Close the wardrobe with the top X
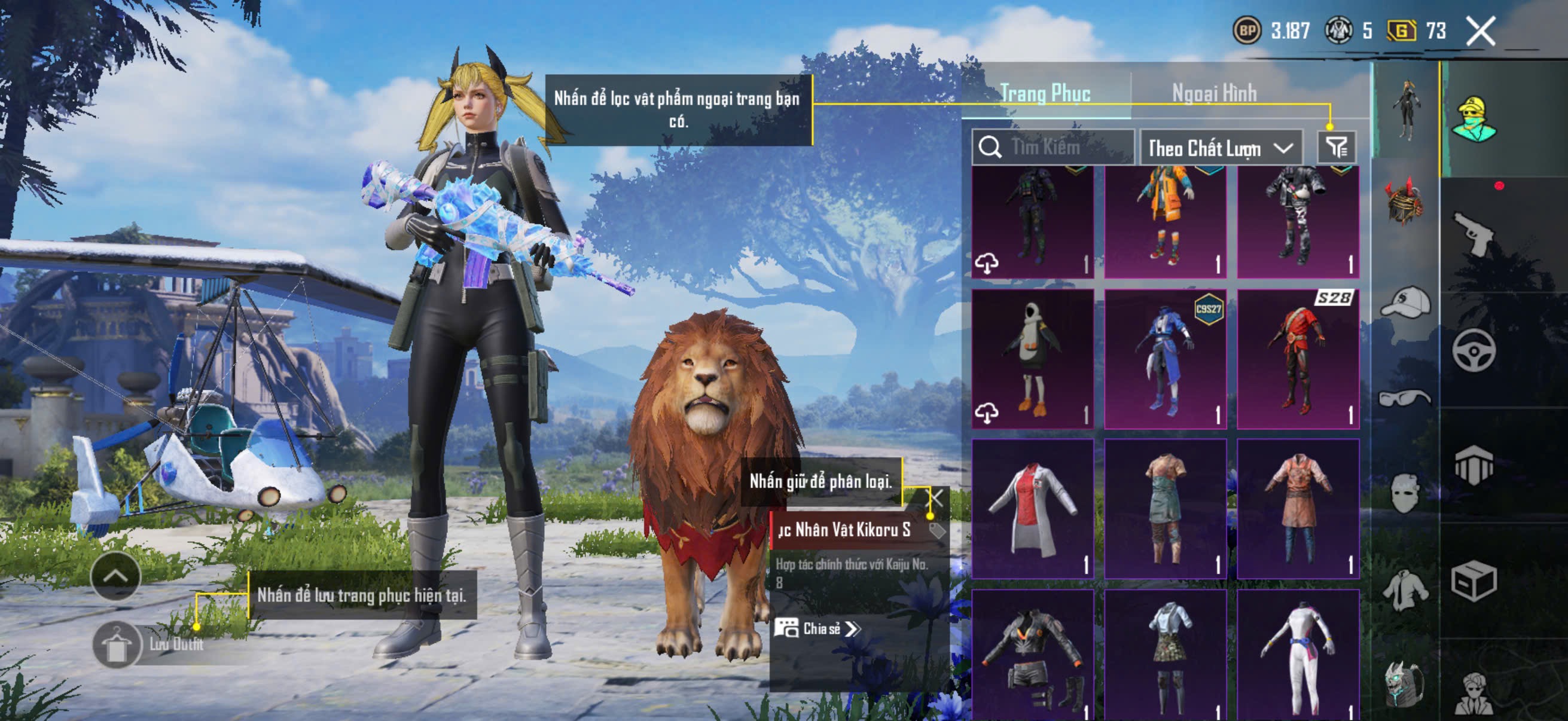This screenshot has width=1568, height=721. tap(1480, 31)
